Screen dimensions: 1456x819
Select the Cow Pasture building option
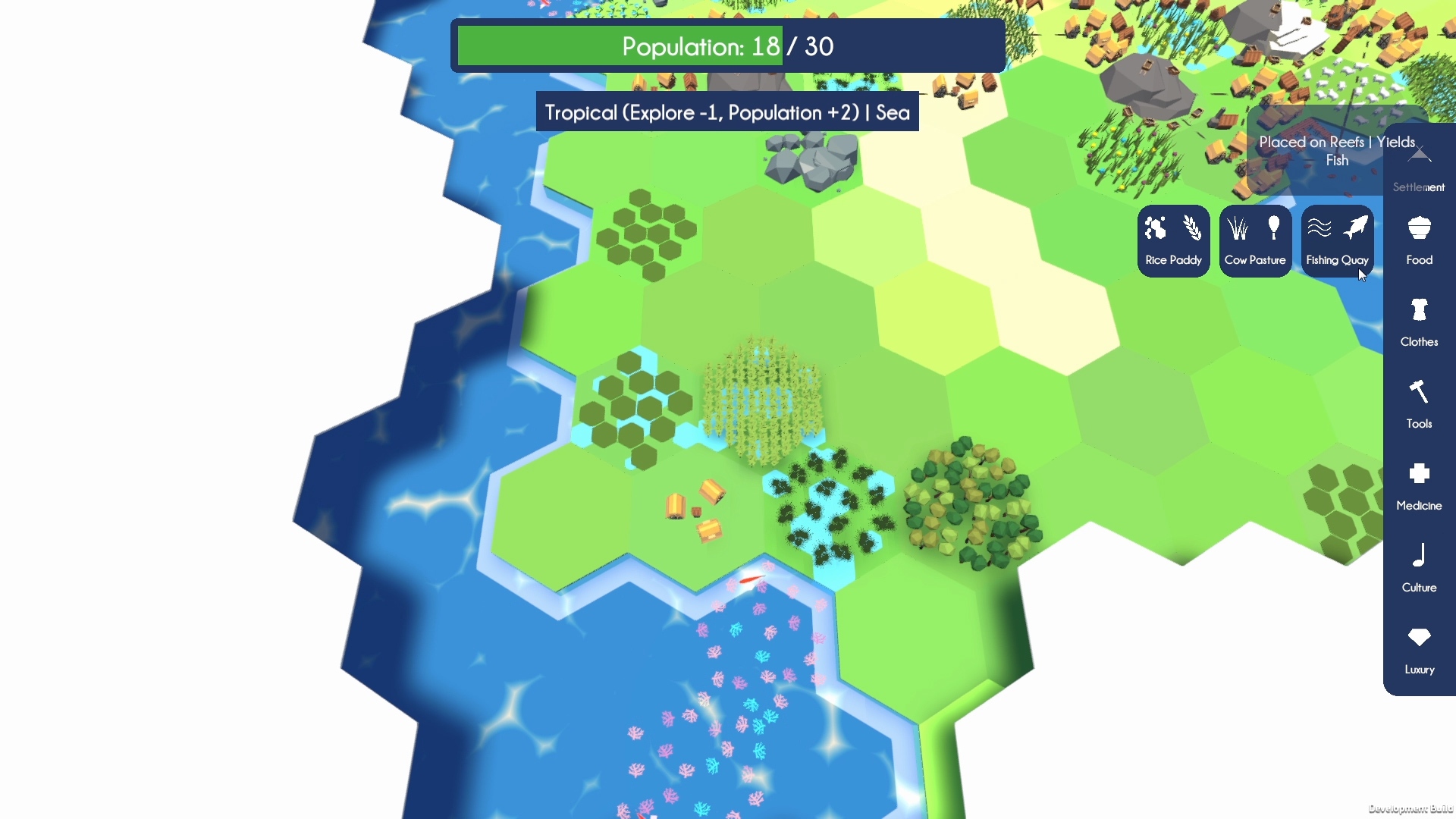(x=1255, y=241)
